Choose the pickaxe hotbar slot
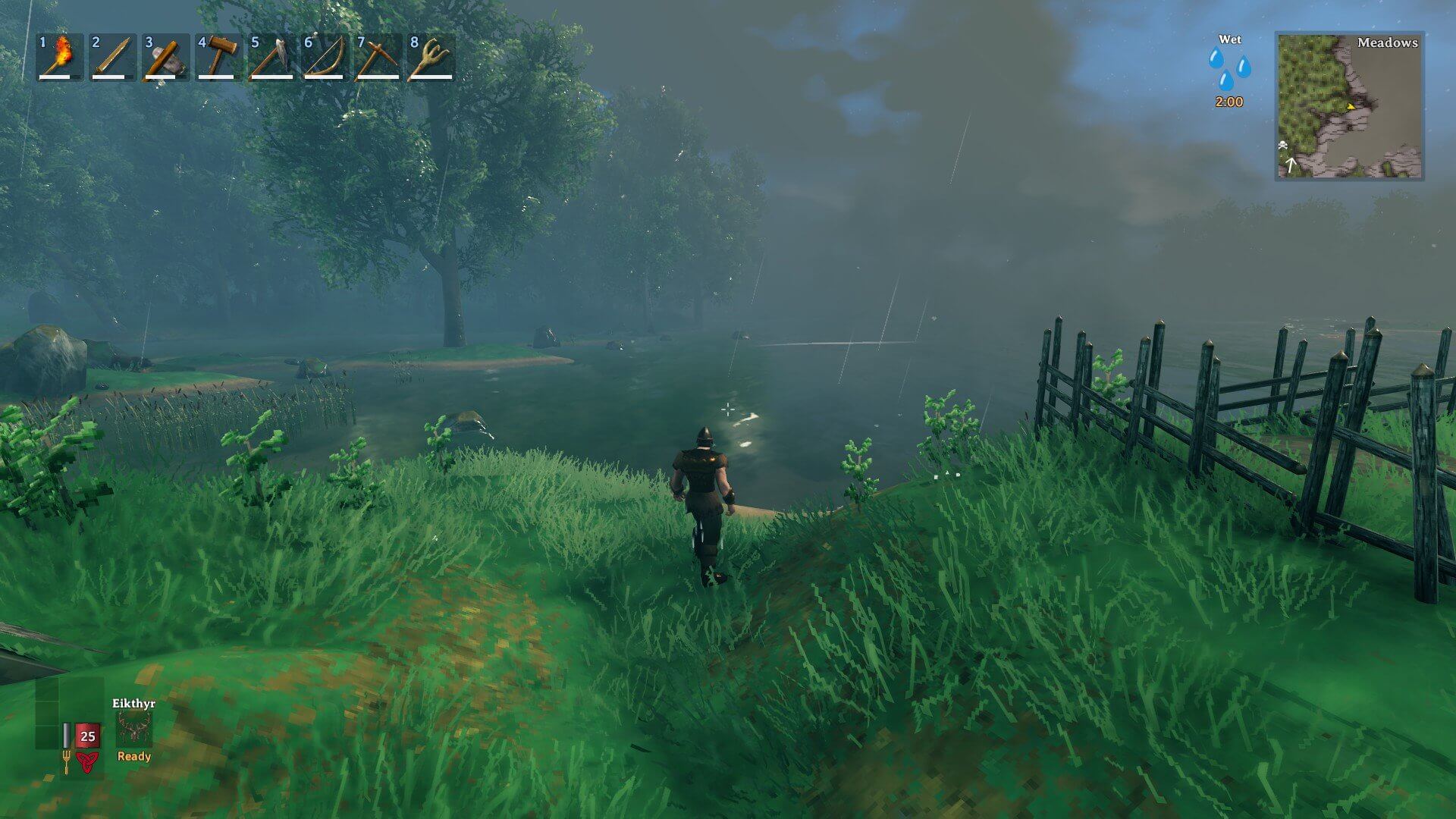1456x819 pixels. point(378,57)
